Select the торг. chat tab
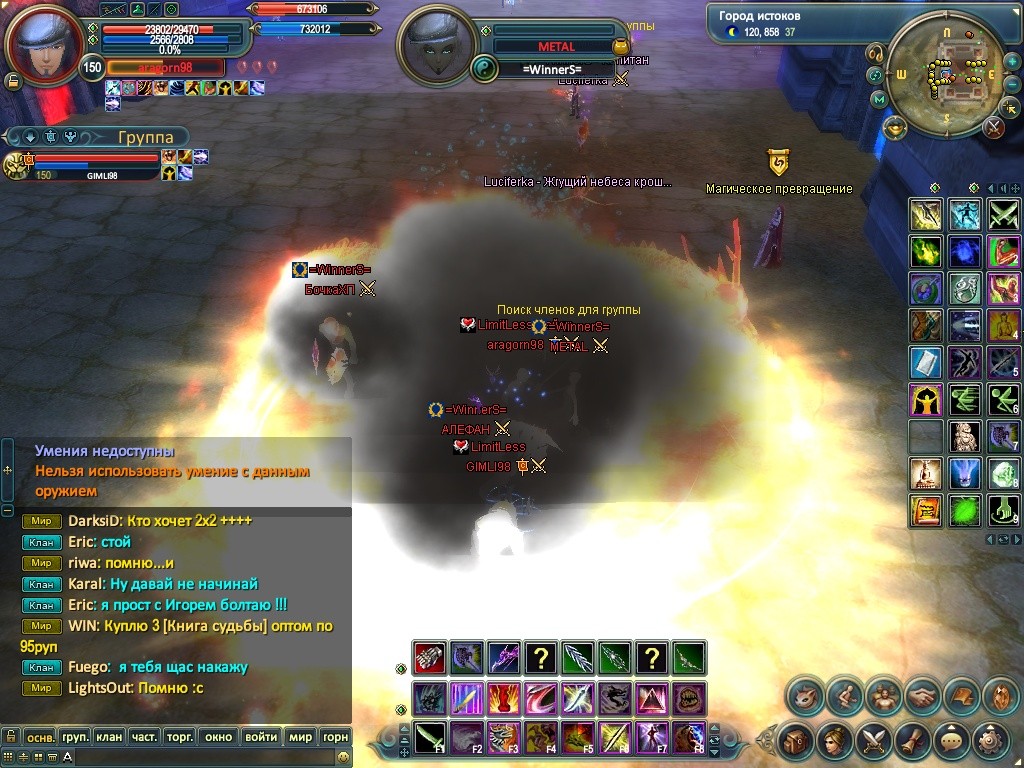The height and width of the screenshot is (768, 1024). (x=180, y=737)
